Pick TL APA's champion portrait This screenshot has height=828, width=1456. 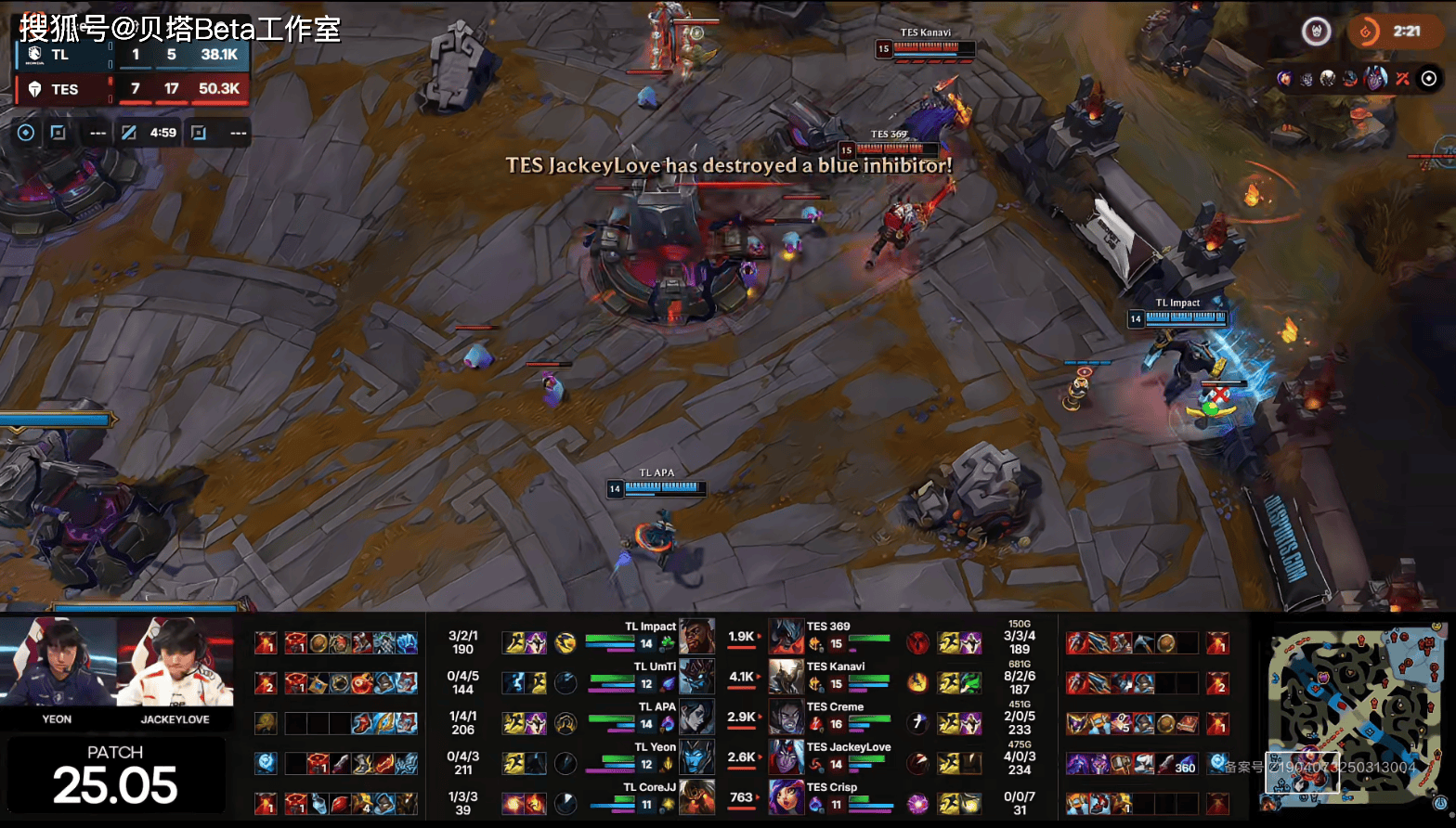point(696,717)
